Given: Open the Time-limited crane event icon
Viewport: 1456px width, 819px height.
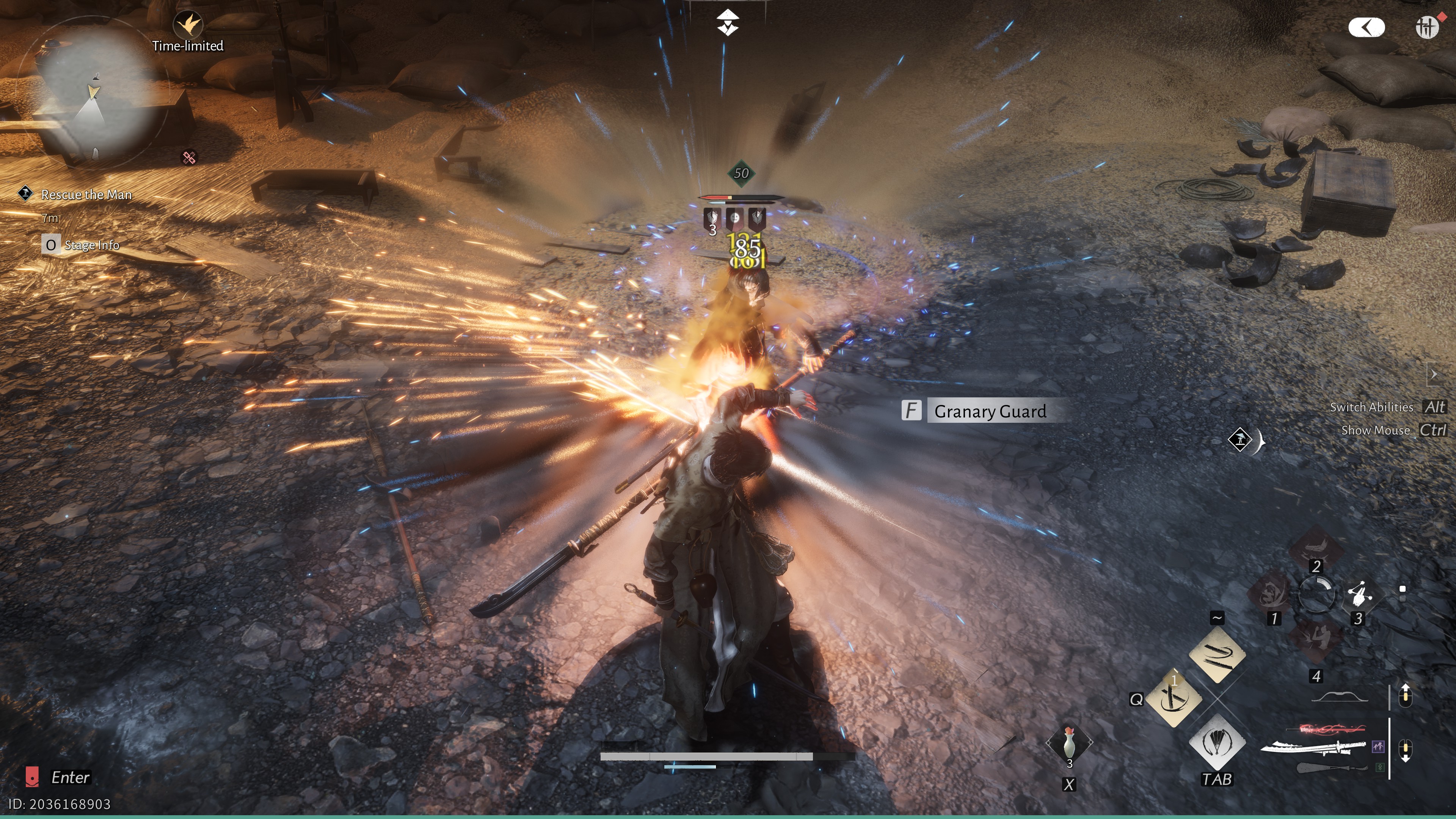Looking at the screenshot, I should click(x=188, y=25).
